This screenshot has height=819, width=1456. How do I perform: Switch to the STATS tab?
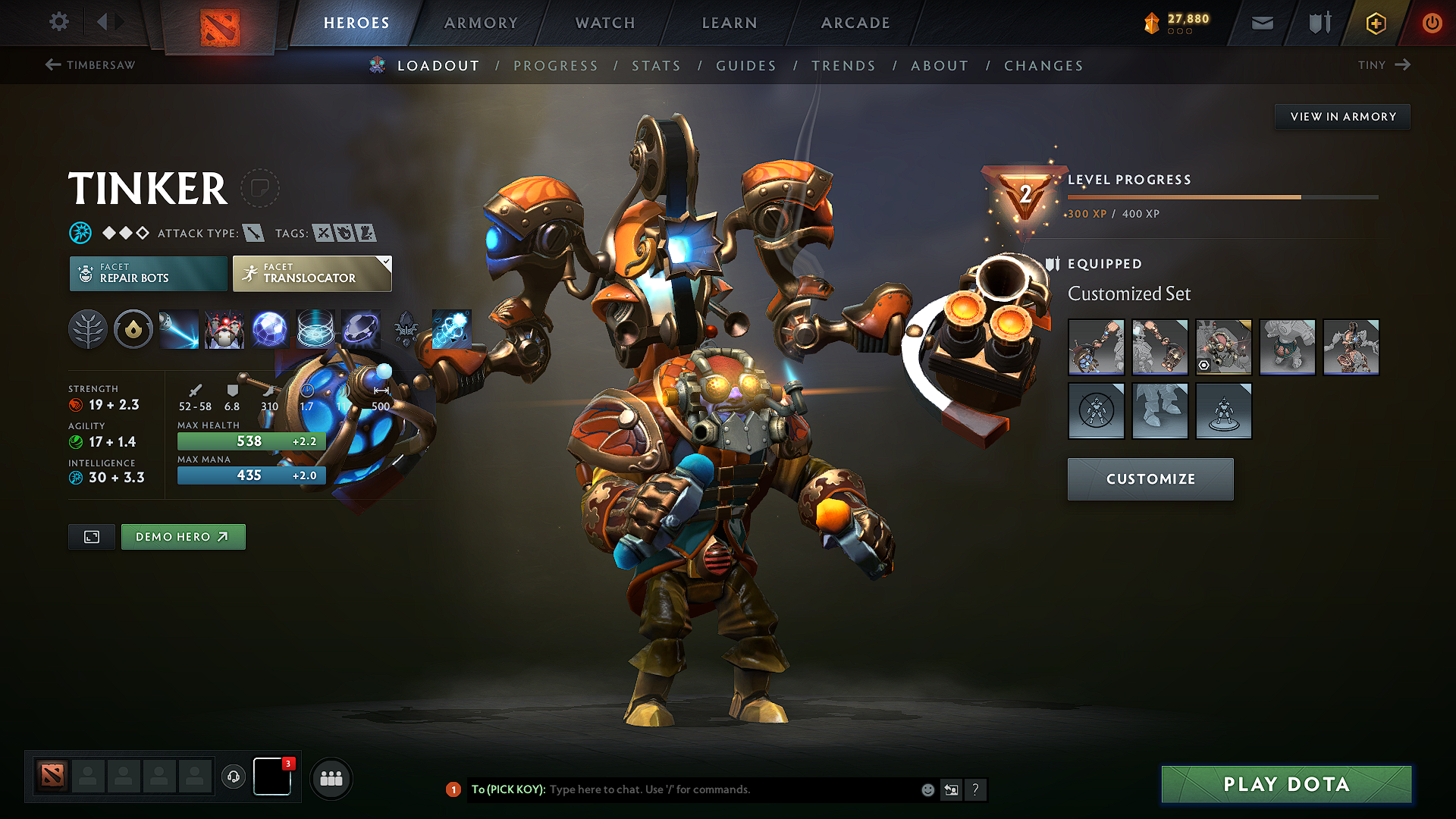pyautogui.click(x=656, y=66)
